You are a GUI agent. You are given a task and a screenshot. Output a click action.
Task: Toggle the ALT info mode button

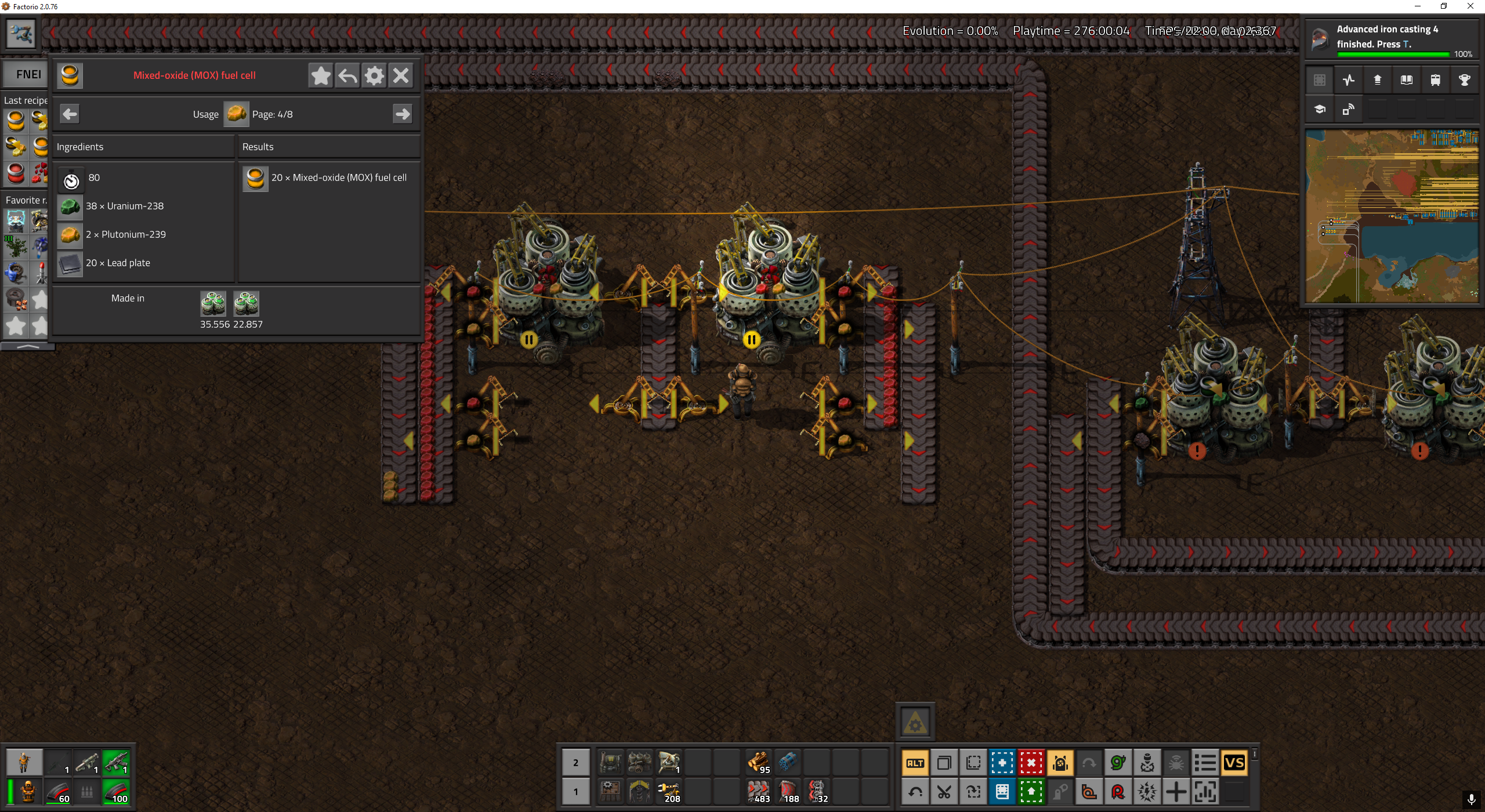[915, 763]
